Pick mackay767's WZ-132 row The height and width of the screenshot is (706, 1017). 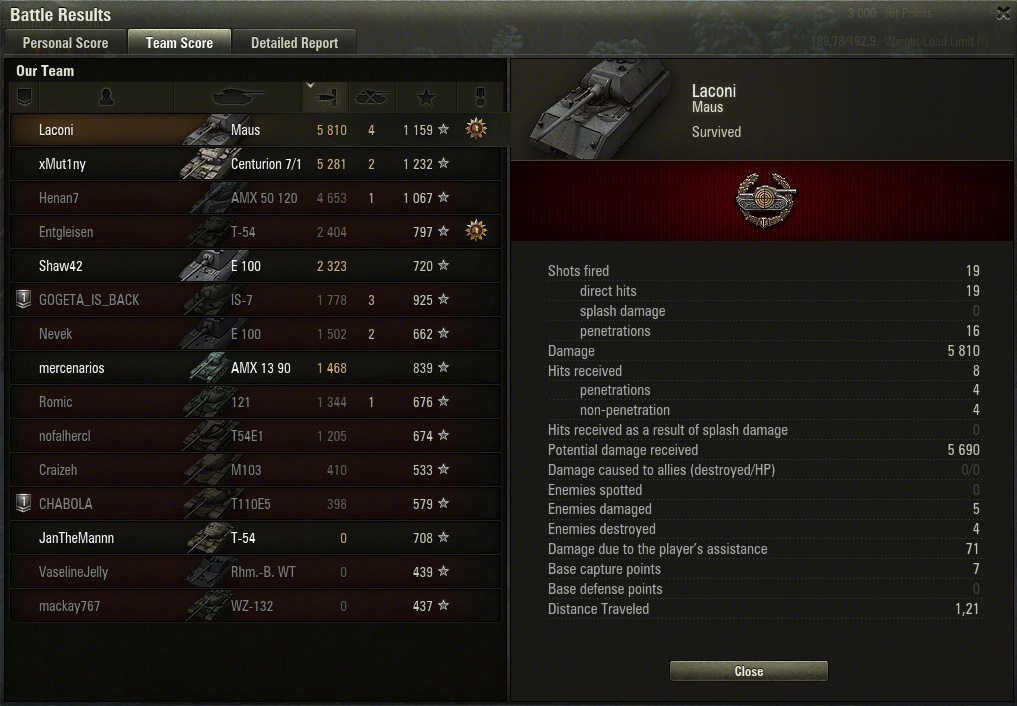pyautogui.click(x=255, y=606)
